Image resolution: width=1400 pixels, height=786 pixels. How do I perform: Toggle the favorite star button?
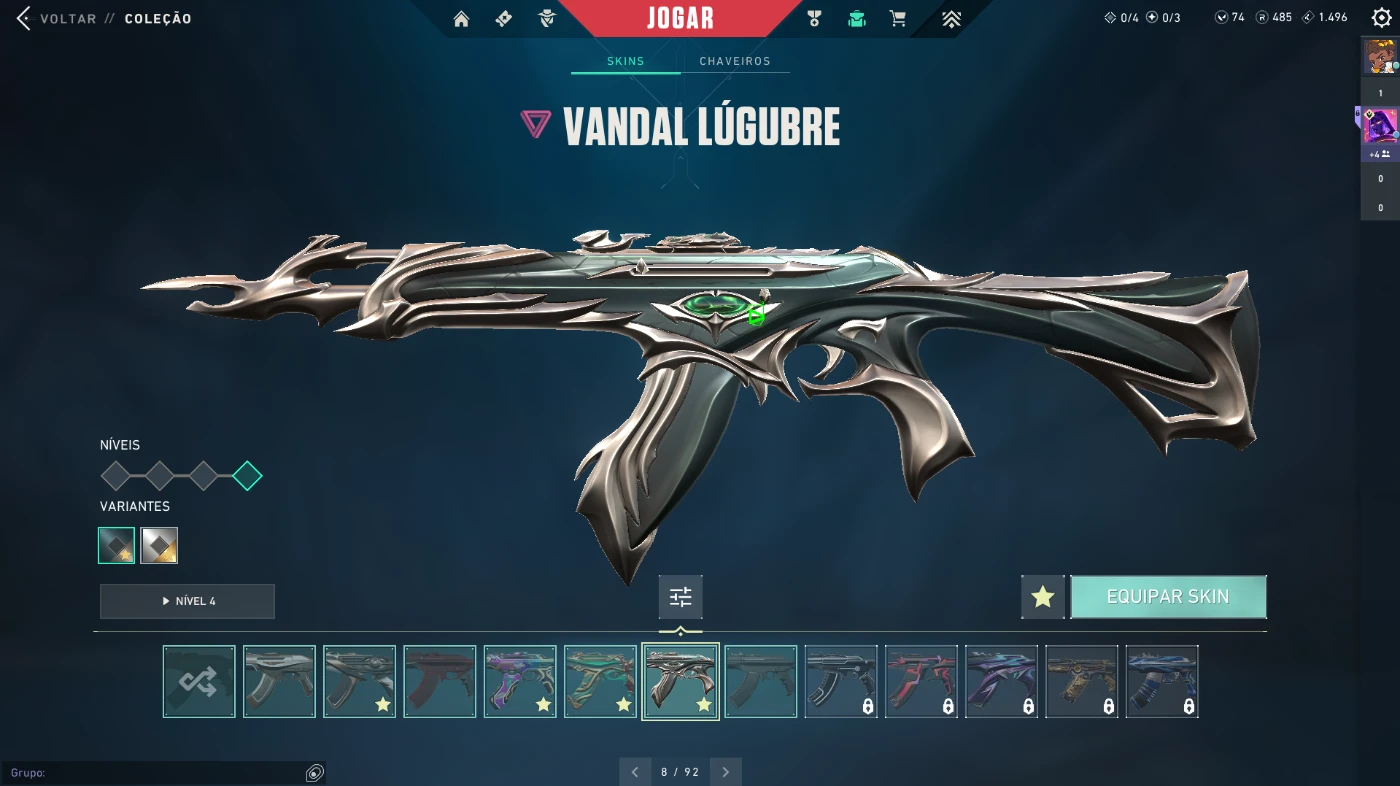pos(1043,597)
